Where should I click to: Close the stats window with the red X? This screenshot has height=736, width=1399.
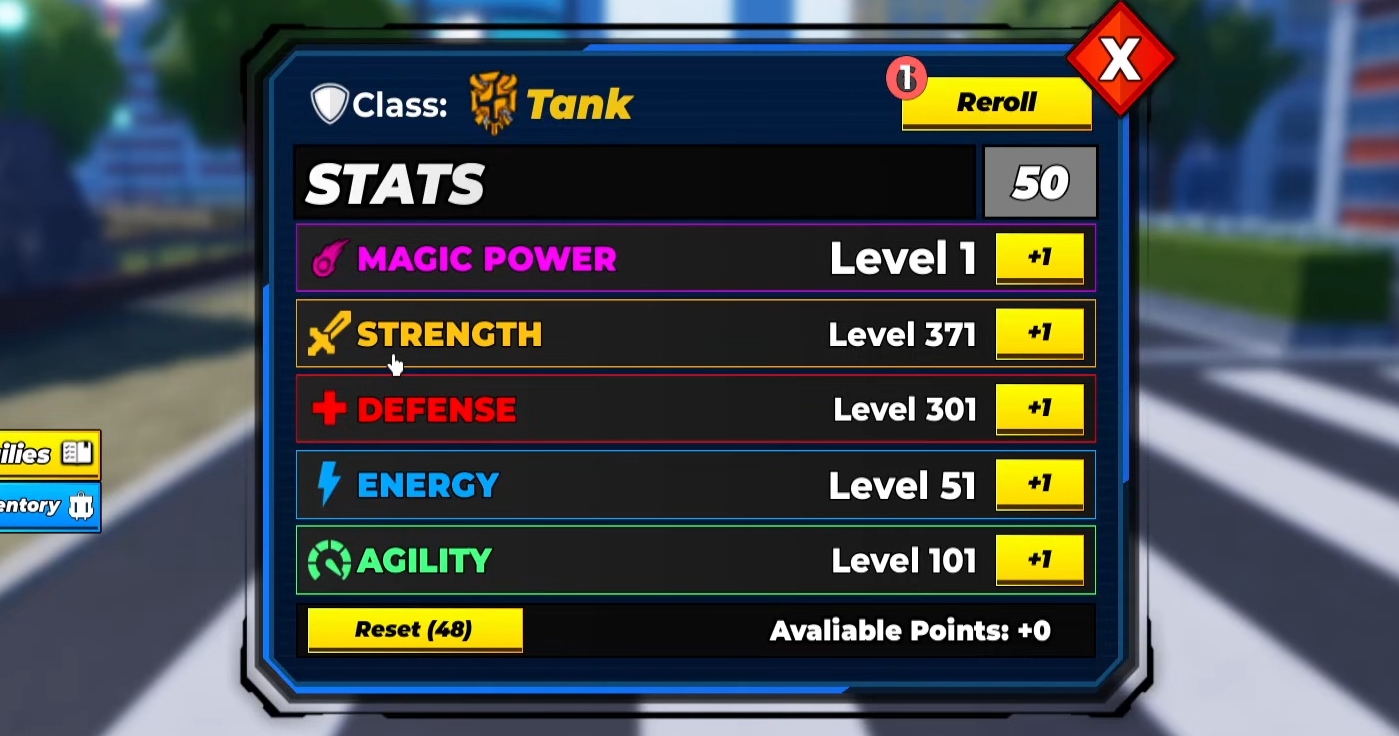pyautogui.click(x=1120, y=62)
